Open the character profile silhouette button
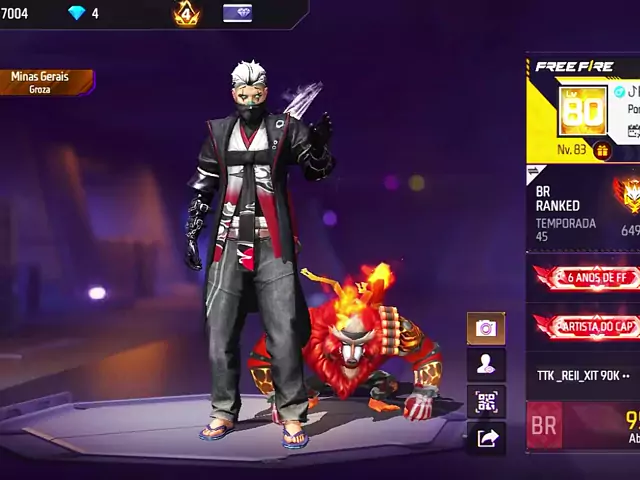The image size is (640, 480). click(486, 365)
